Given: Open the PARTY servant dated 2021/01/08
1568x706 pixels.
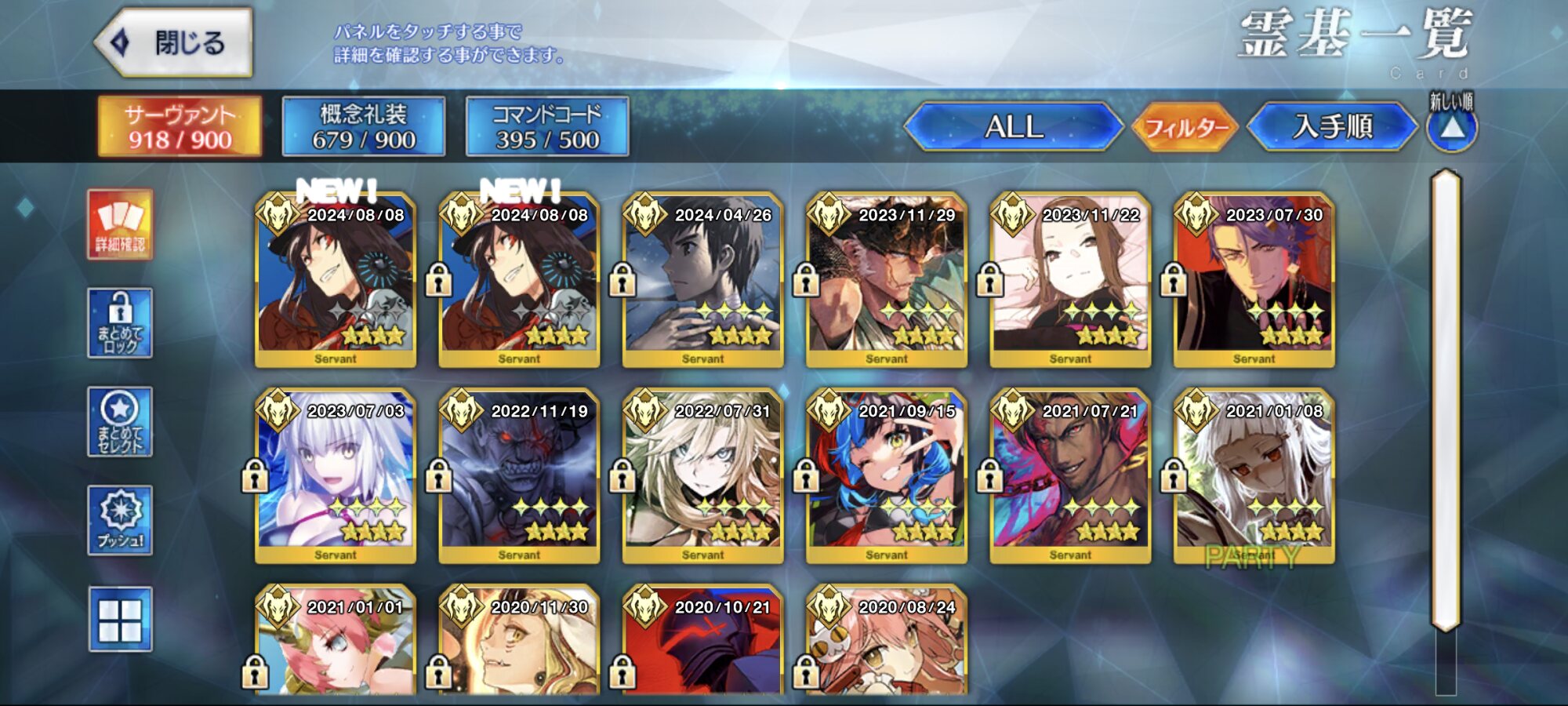Looking at the screenshot, I should coord(1254,476).
